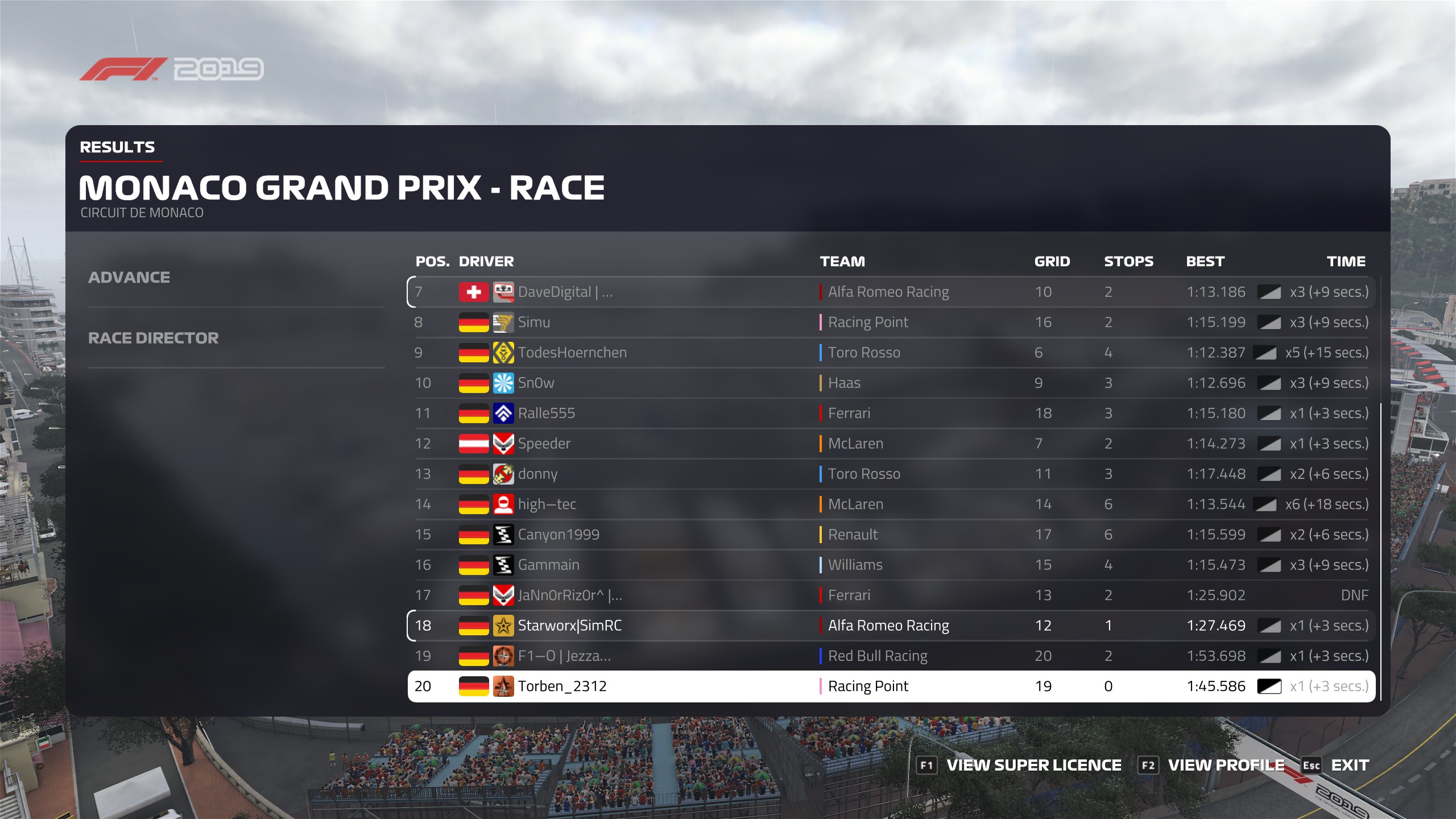The image size is (1456, 819).
Task: Choose donny's Toro Rosso row
Action: [891, 474]
